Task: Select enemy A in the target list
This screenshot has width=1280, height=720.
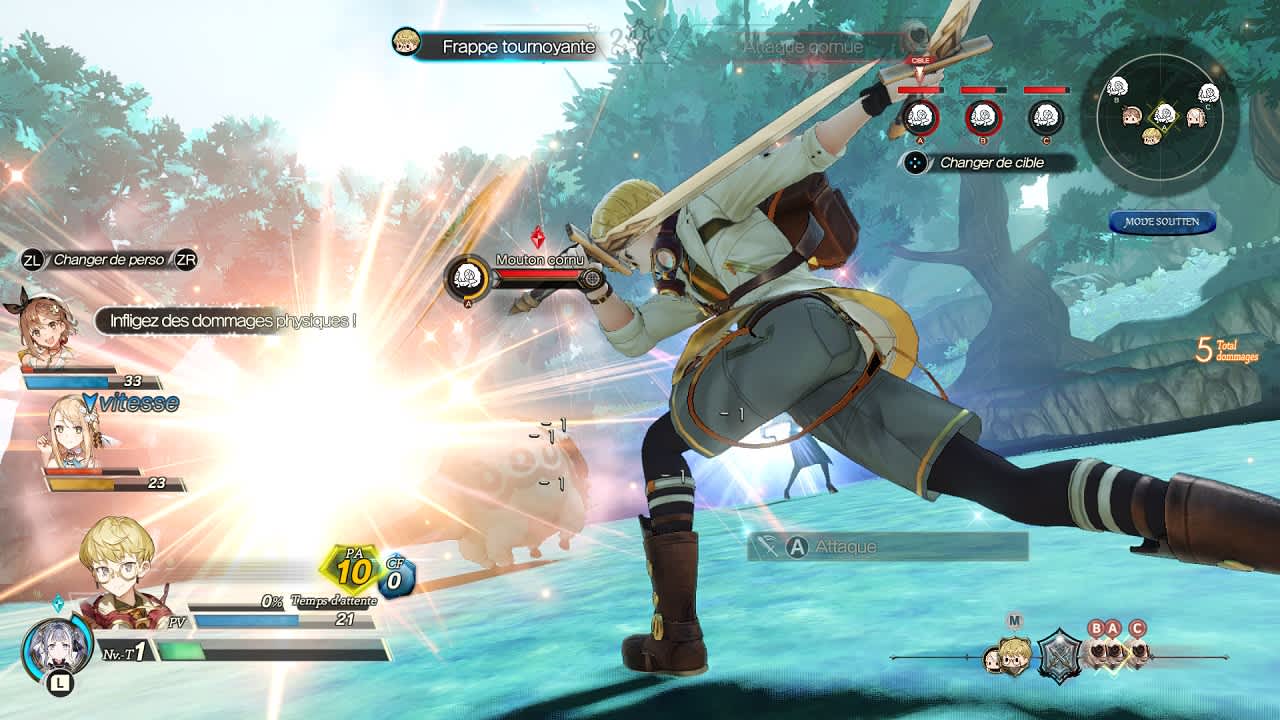Action: (x=920, y=117)
